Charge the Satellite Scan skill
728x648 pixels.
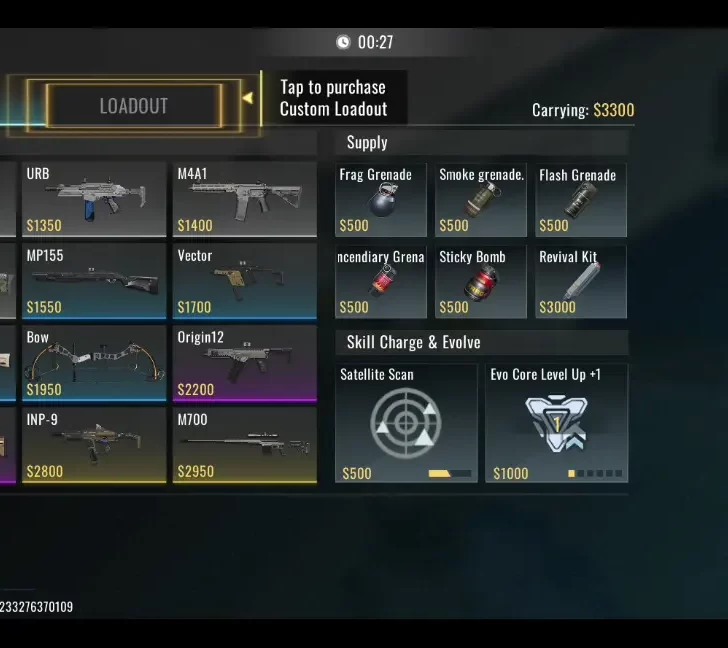pos(406,423)
